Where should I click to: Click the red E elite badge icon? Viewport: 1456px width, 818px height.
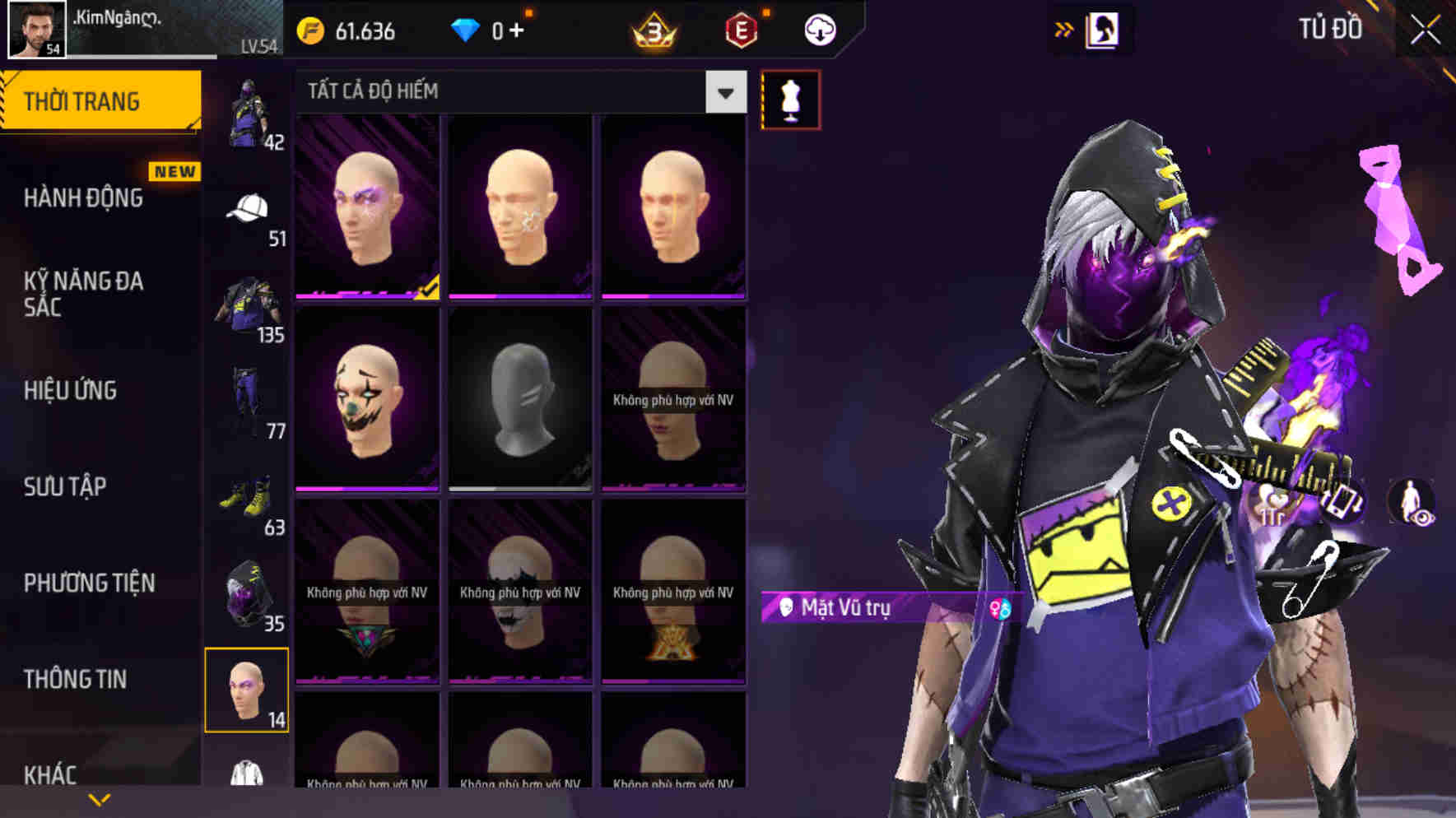739,32
